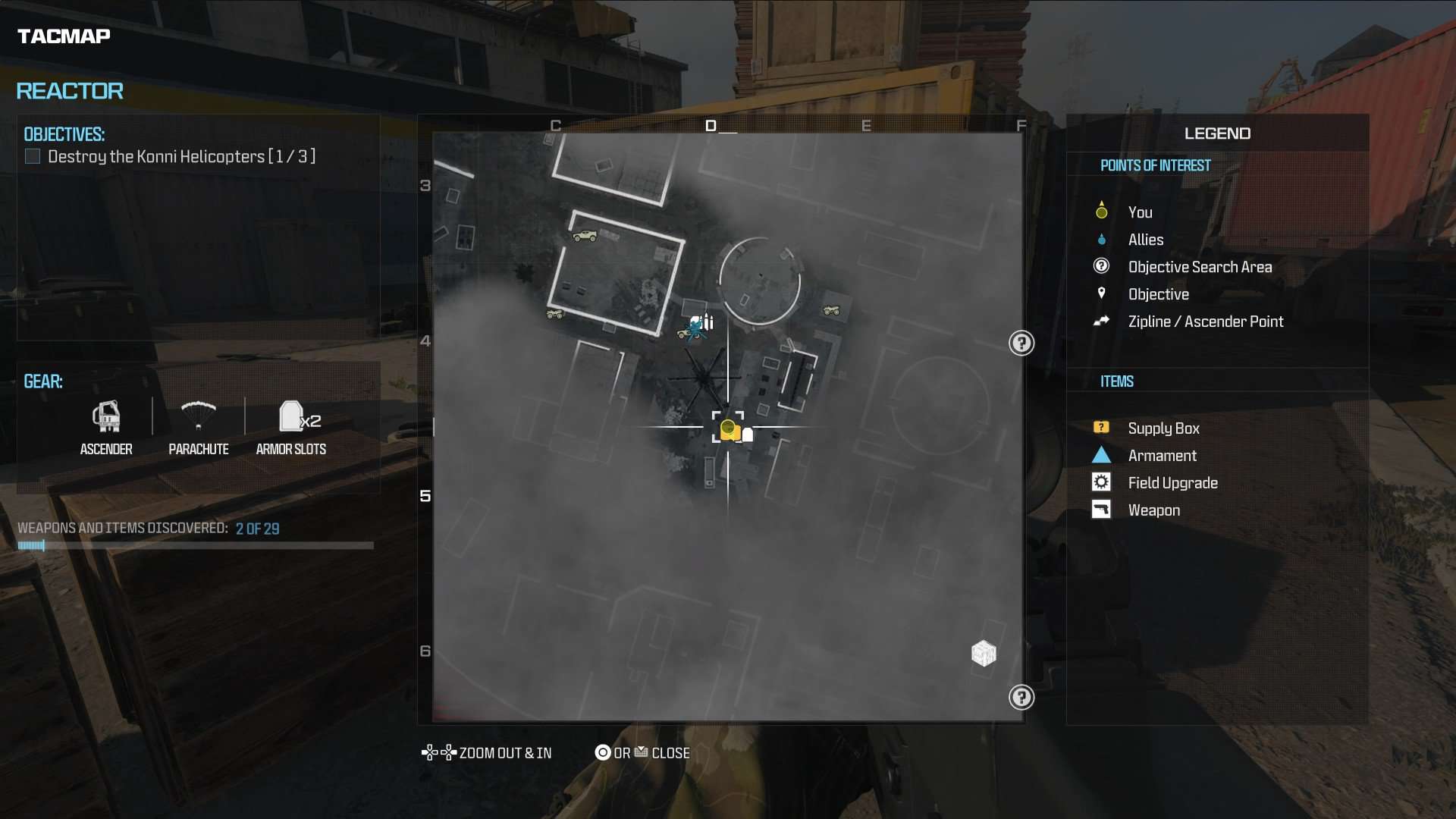This screenshot has width=1456, height=819.
Task: Select the Armament icon in the legend
Action: pyautogui.click(x=1101, y=454)
